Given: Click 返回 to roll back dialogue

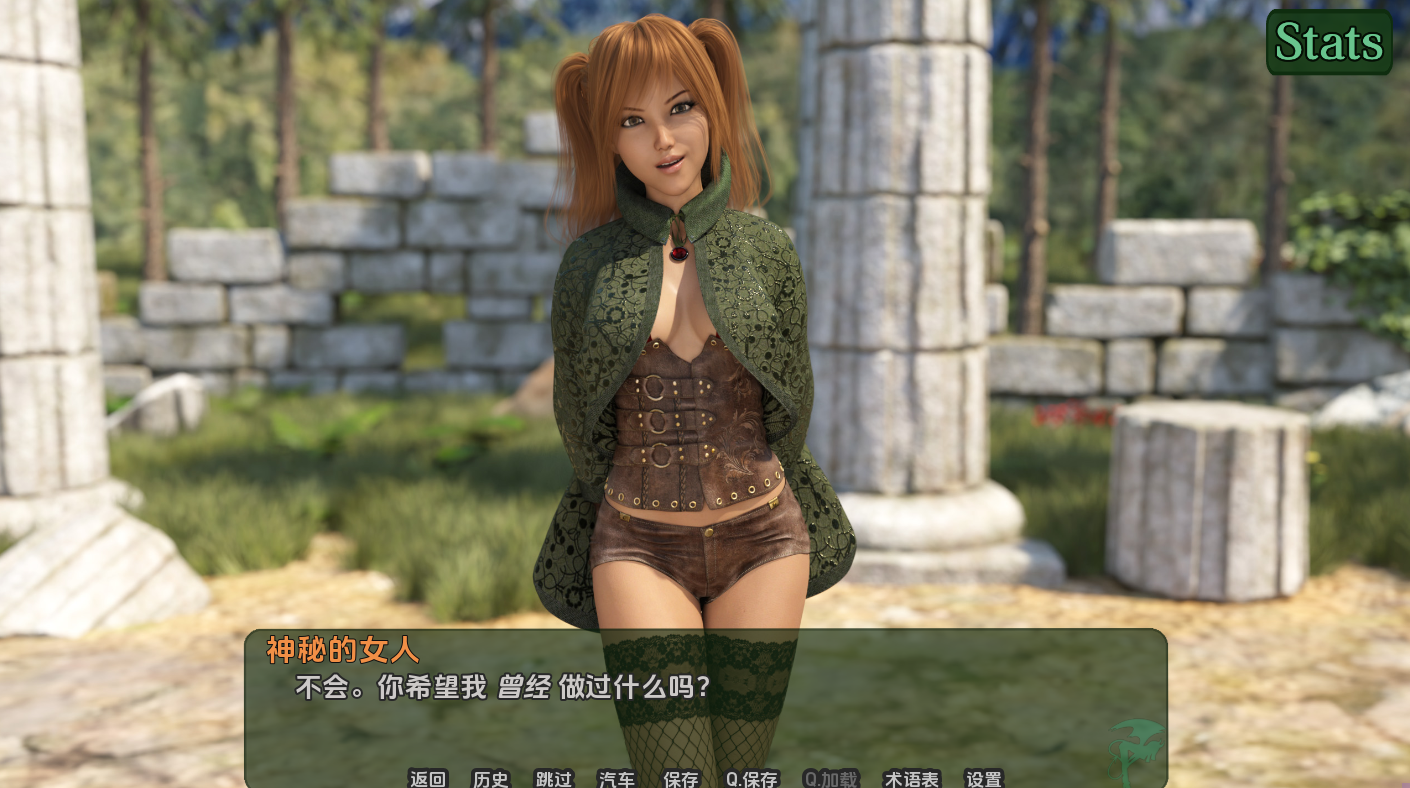Looking at the screenshot, I should pos(428,781).
